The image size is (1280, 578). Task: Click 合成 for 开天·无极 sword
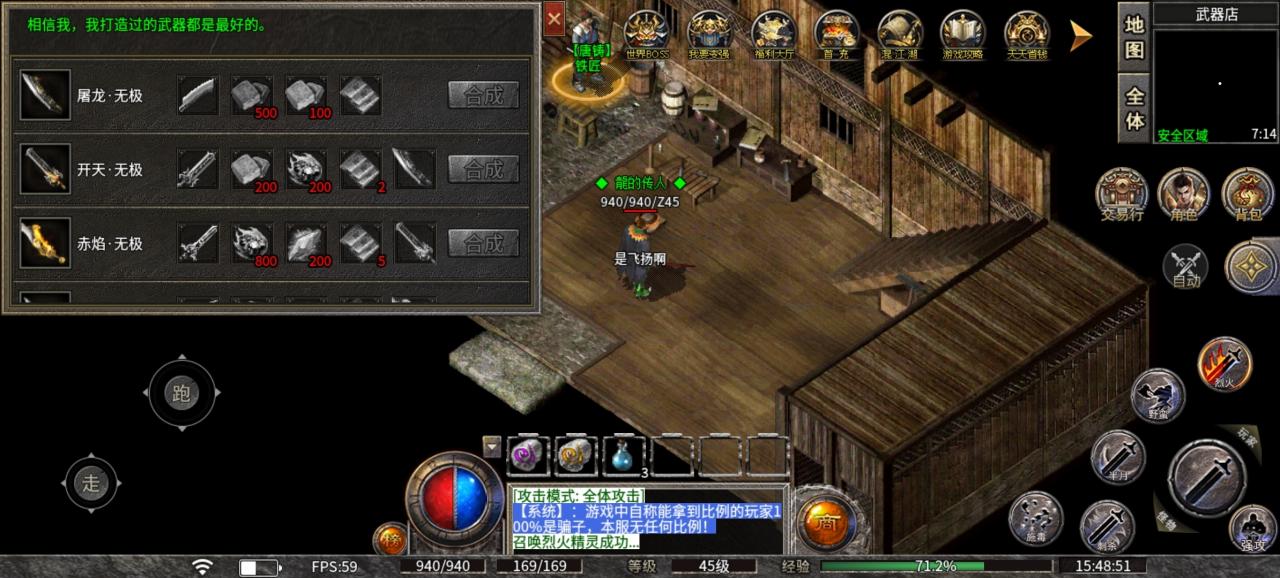pos(483,169)
